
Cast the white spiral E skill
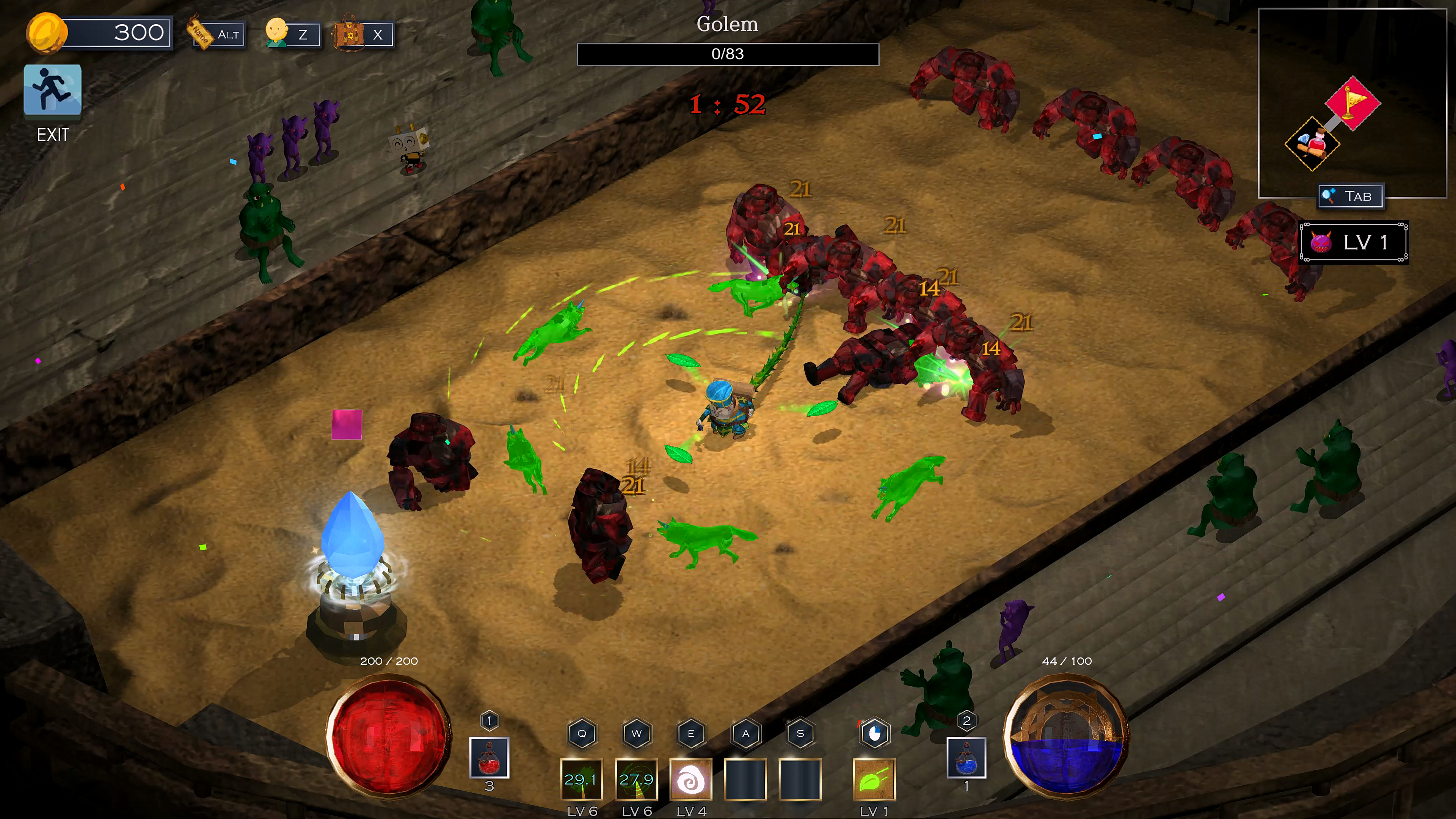(x=691, y=780)
